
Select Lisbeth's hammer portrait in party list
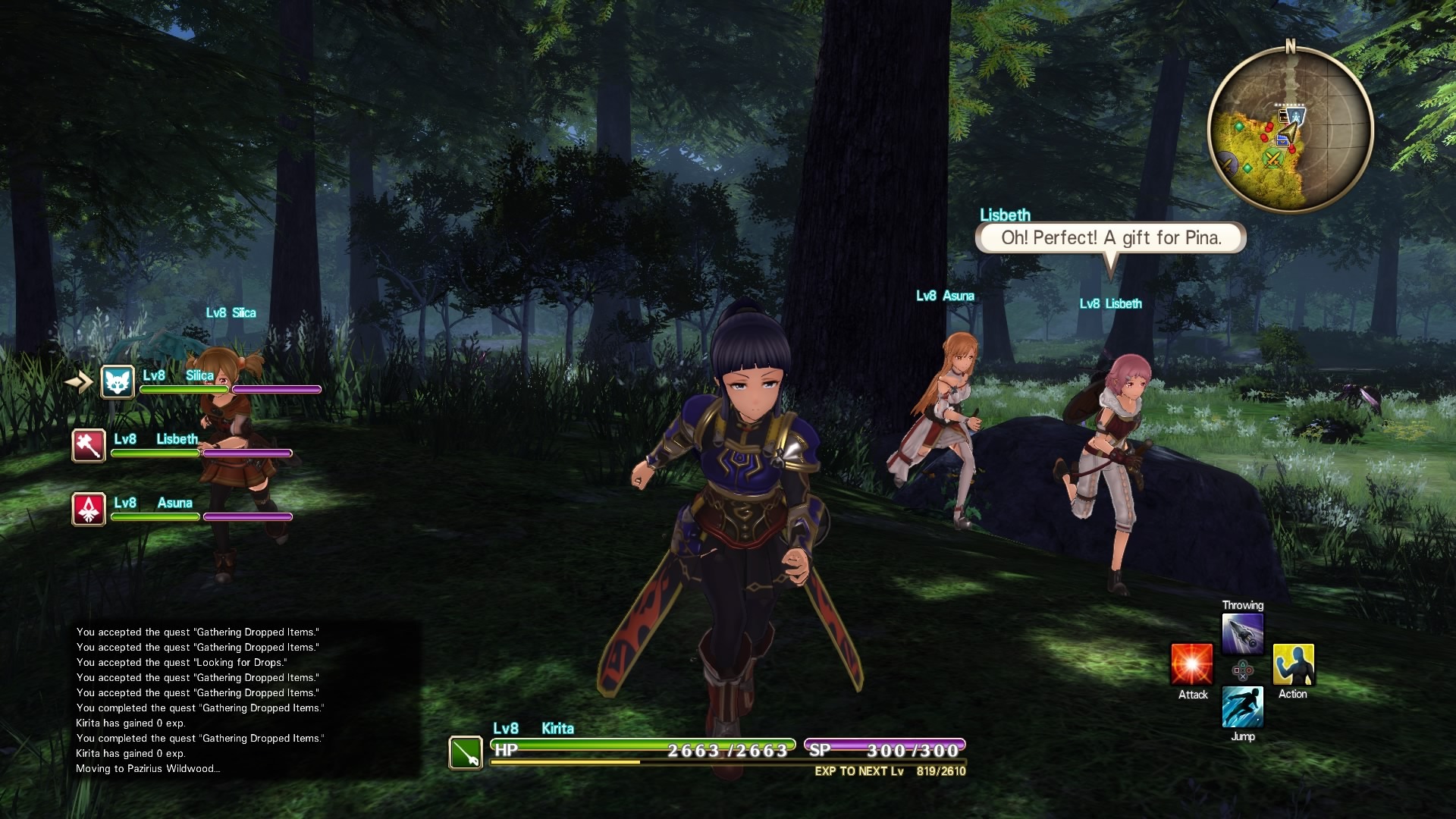pyautogui.click(x=89, y=445)
